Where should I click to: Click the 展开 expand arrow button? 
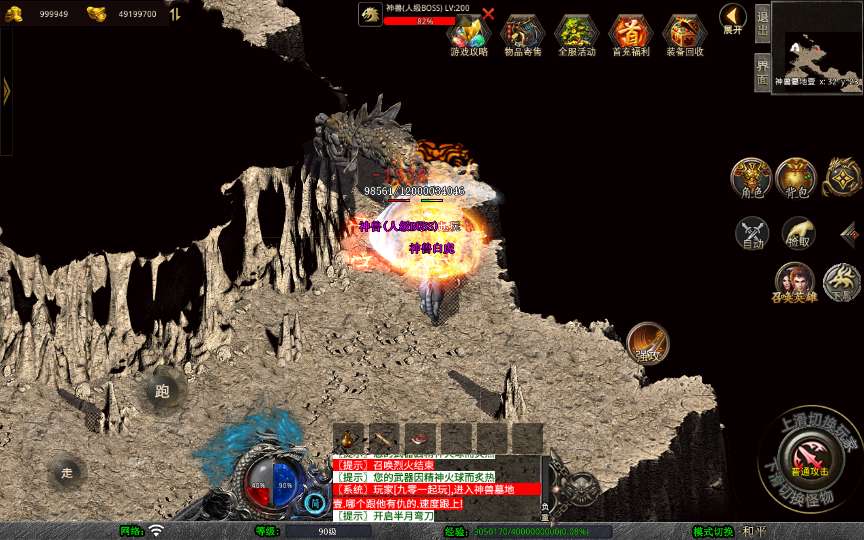click(733, 19)
